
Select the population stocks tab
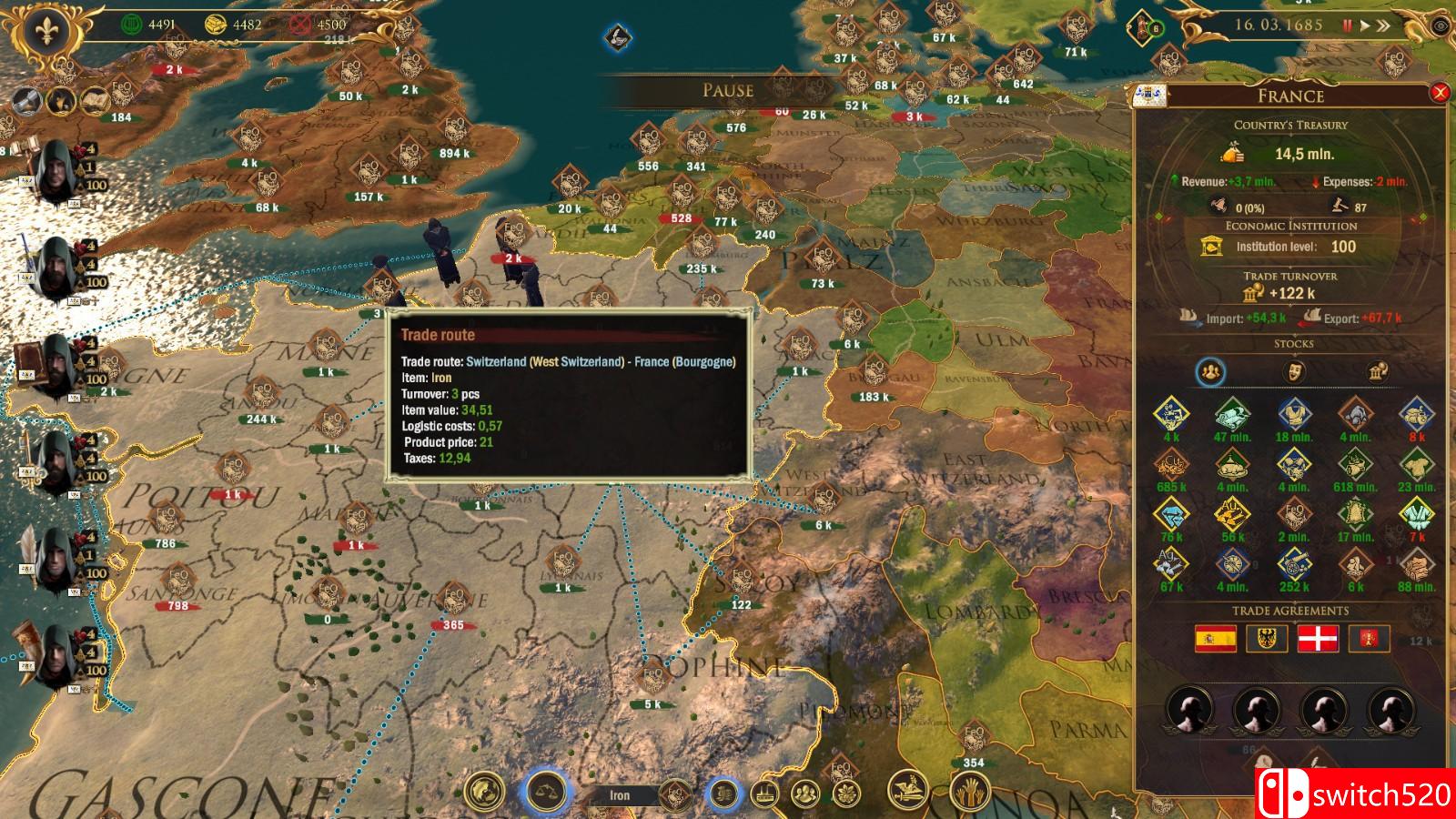coord(1211,371)
